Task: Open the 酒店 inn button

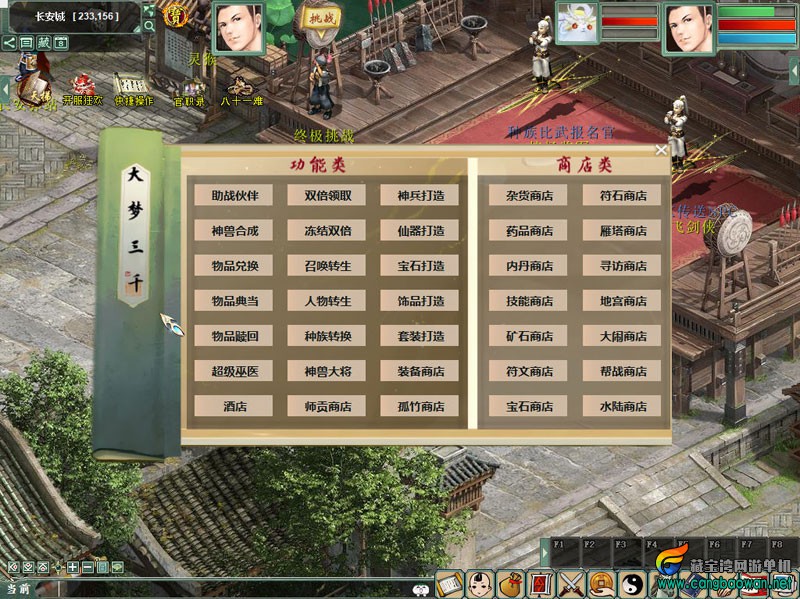Action: coord(234,406)
